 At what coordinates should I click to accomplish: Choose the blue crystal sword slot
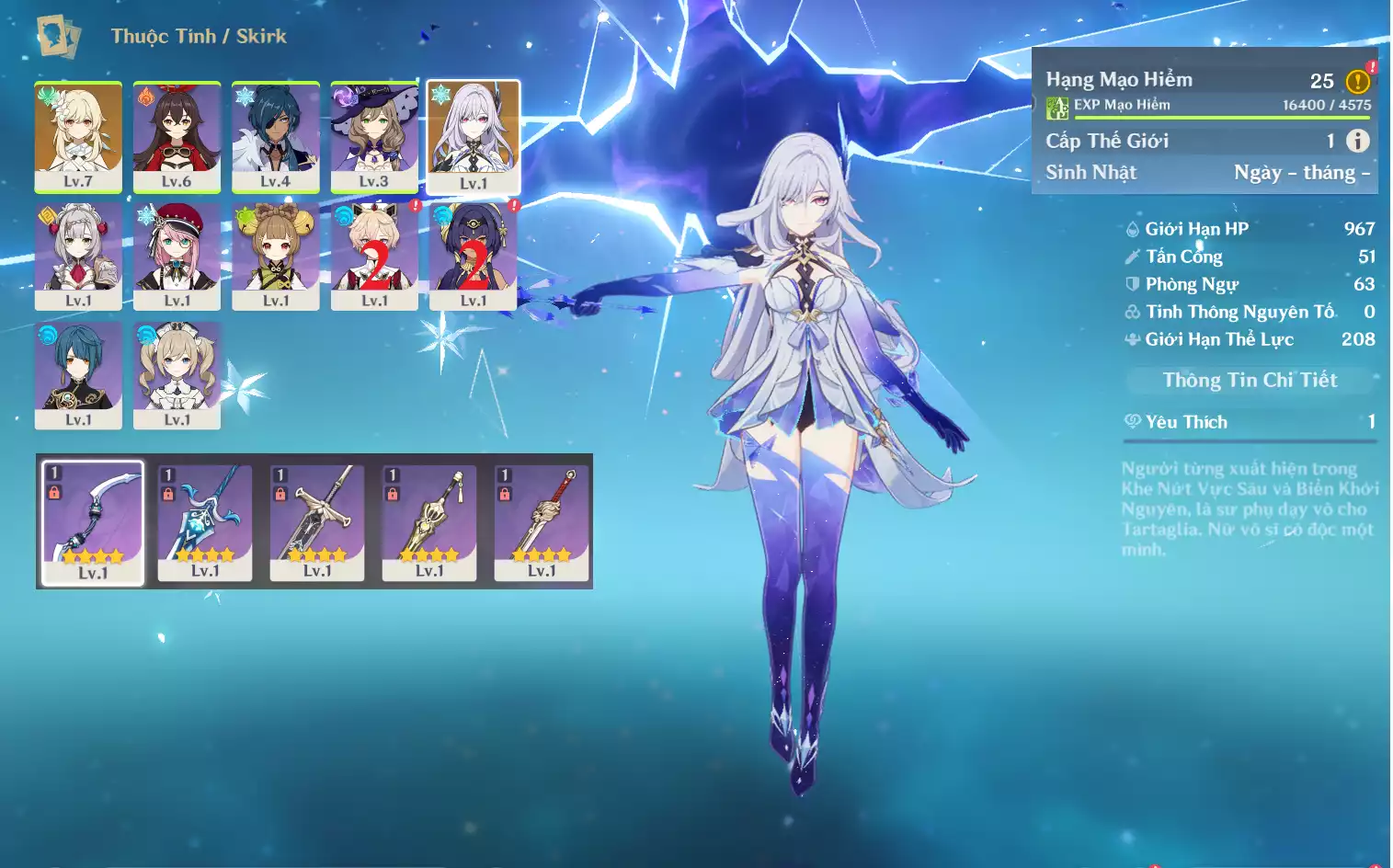[x=205, y=522]
